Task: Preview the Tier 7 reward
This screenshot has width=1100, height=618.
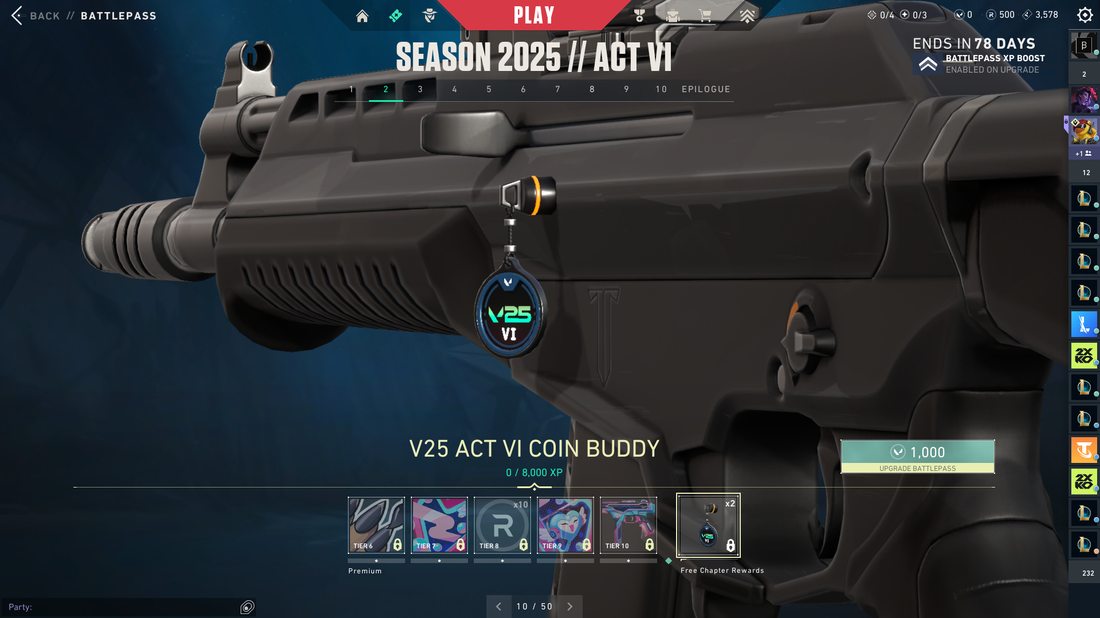Action: click(439, 525)
